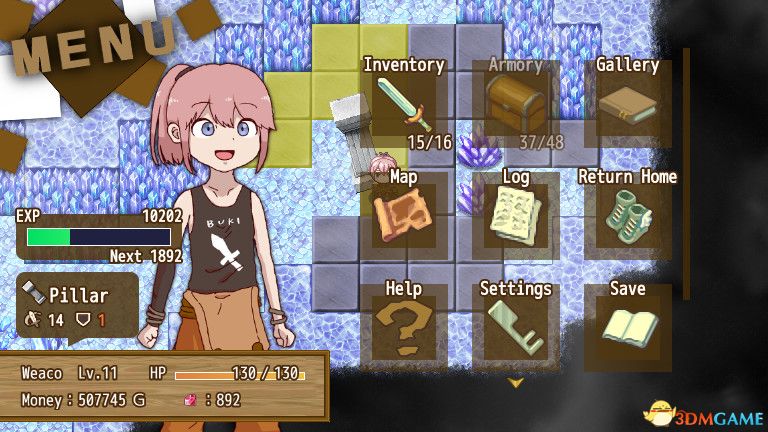Open the Inventory sword menu
Viewport: 768px width, 432px height.
404,106
